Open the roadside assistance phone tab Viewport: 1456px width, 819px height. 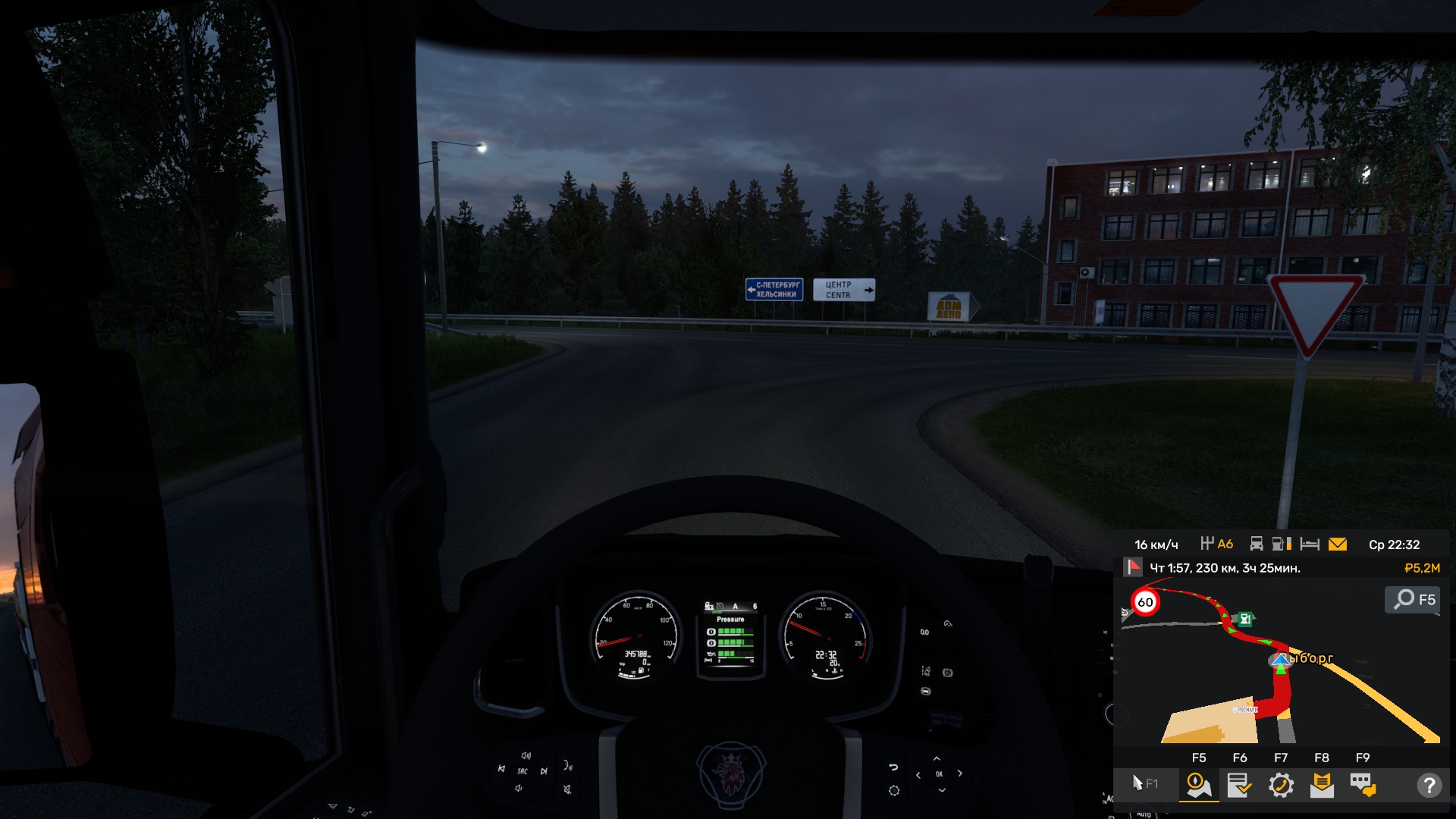tap(1281, 785)
